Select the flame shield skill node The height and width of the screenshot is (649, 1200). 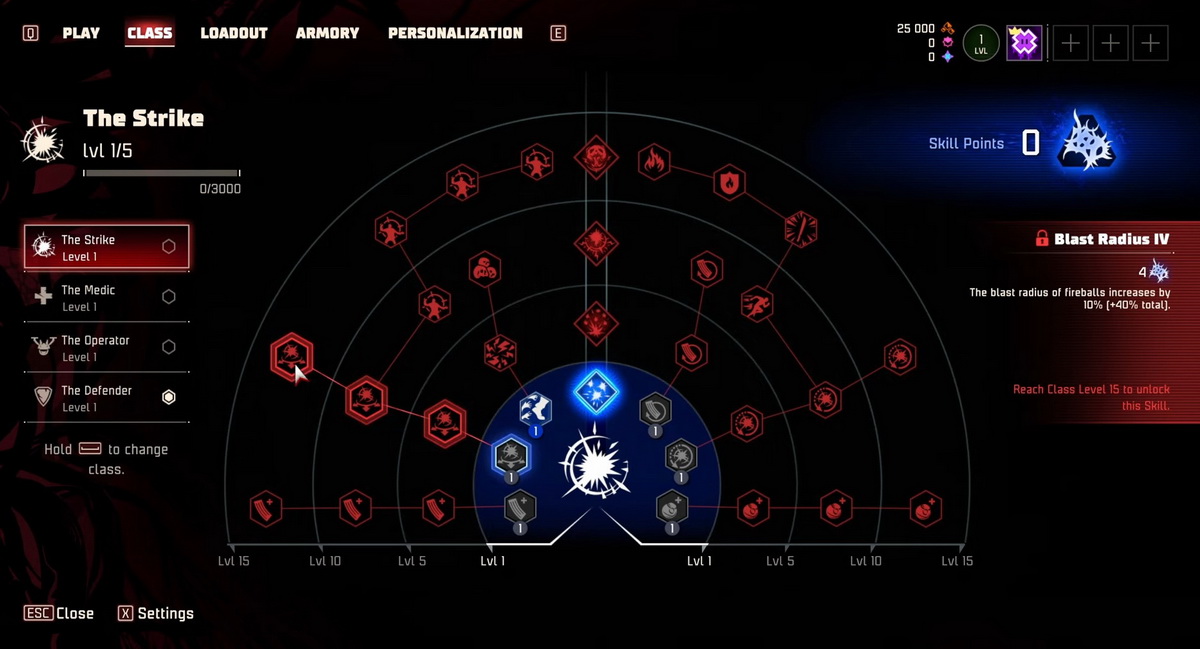point(730,183)
